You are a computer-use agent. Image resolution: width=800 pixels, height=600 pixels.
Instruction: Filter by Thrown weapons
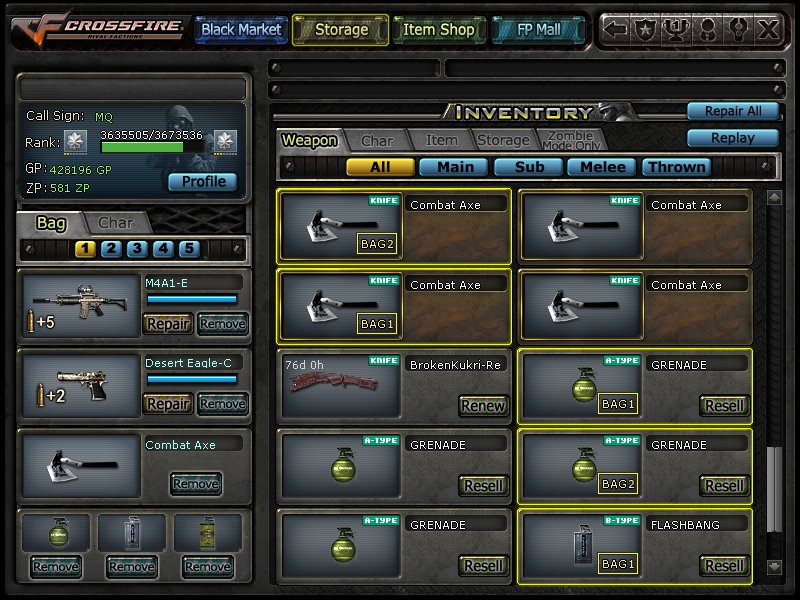click(x=677, y=167)
